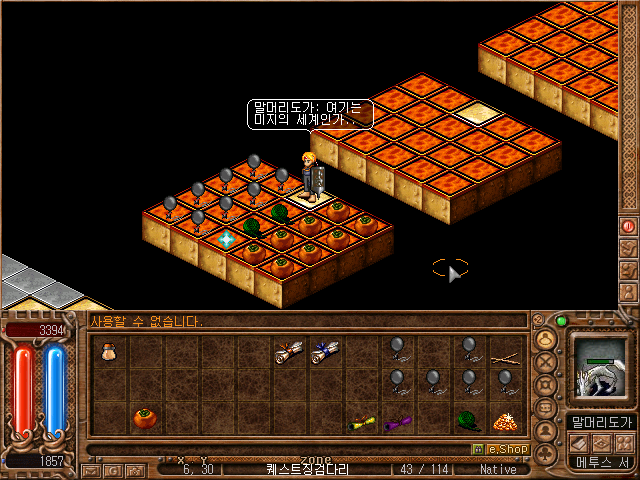The image size is (640, 480).
Task: Click the red power button
Action: coord(629,226)
